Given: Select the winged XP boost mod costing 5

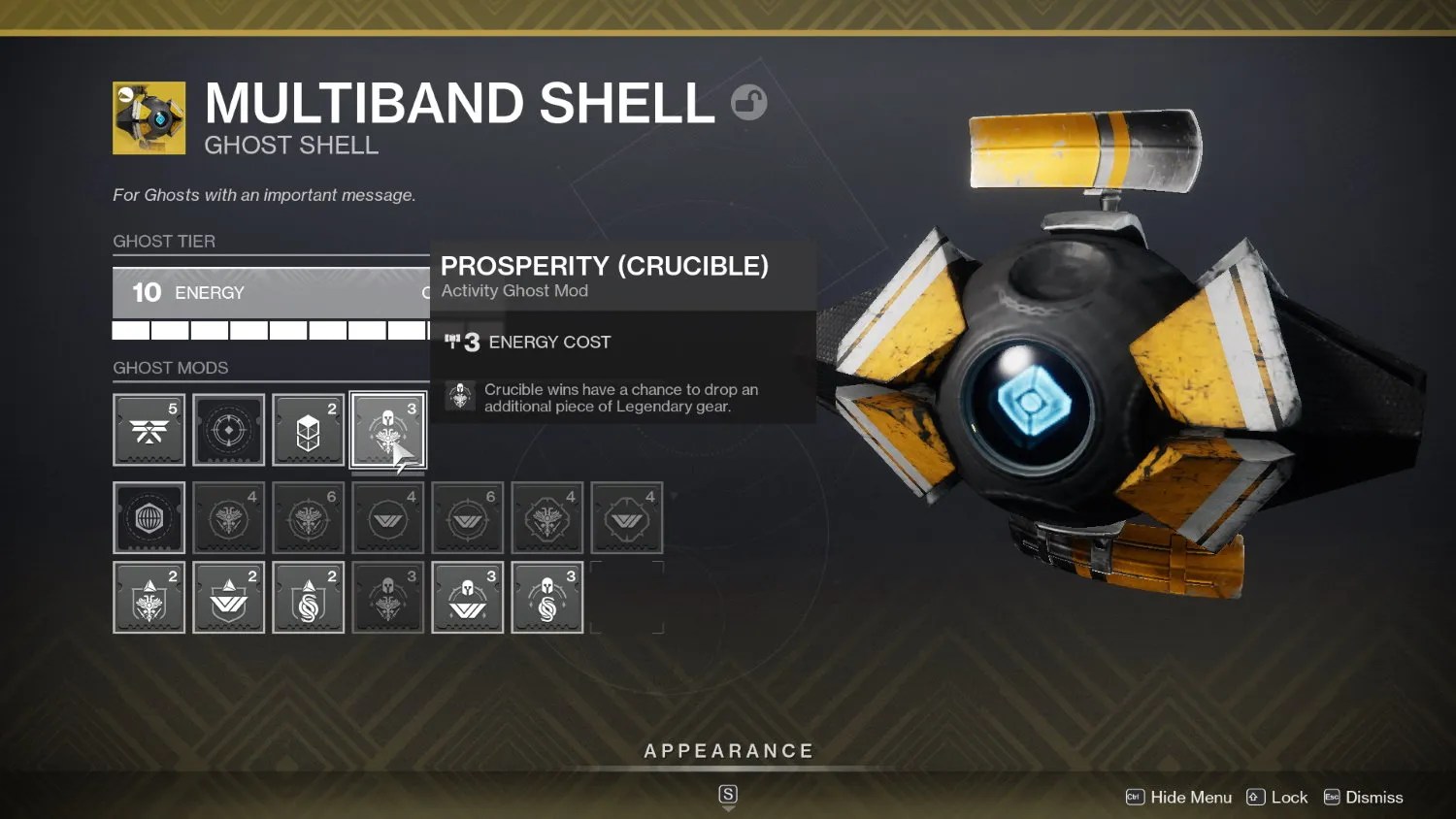Looking at the screenshot, I should pos(149,430).
